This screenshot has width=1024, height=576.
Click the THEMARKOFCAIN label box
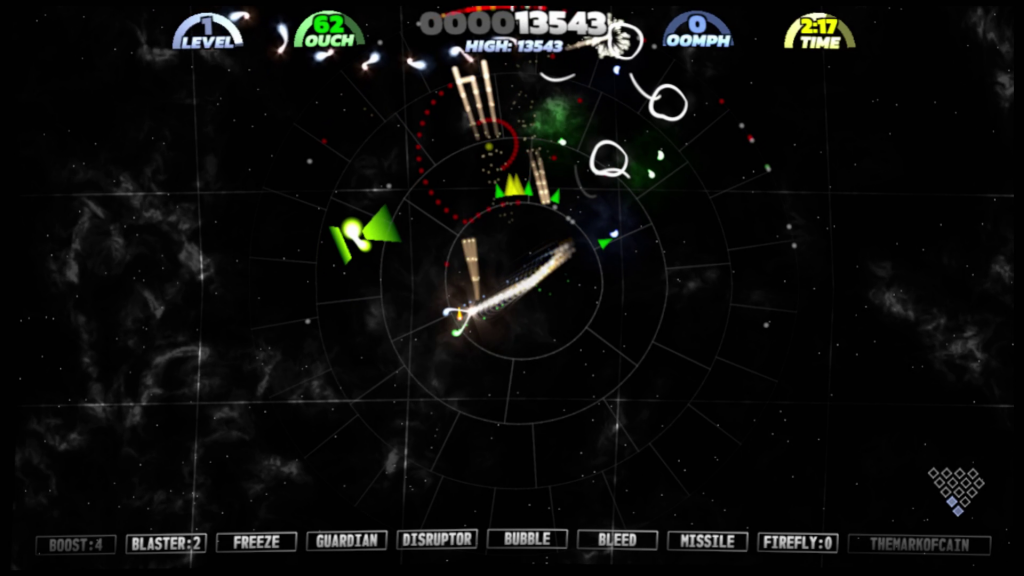[x=919, y=545]
